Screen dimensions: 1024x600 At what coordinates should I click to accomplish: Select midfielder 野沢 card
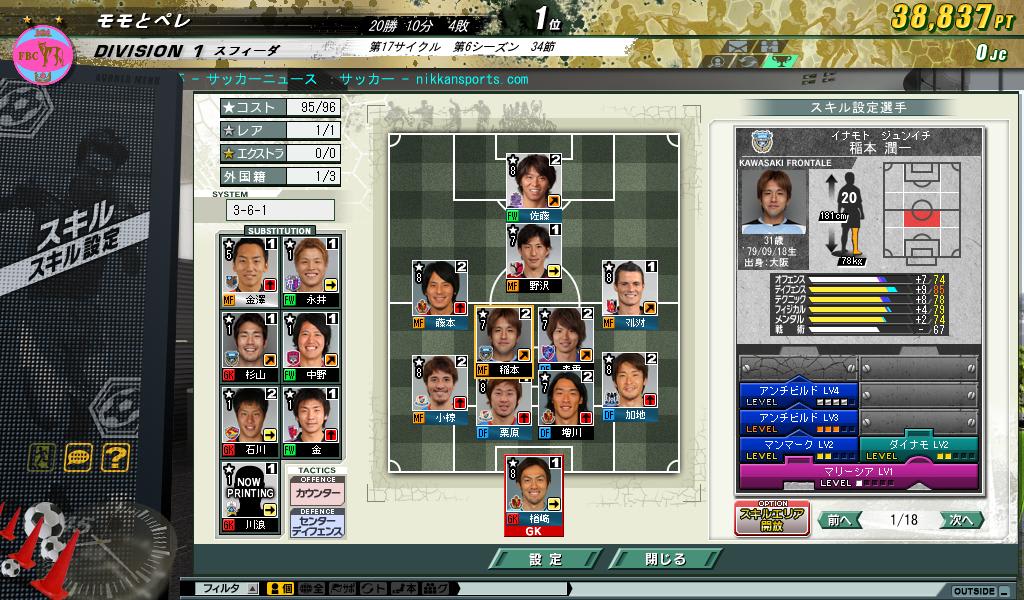(x=533, y=257)
